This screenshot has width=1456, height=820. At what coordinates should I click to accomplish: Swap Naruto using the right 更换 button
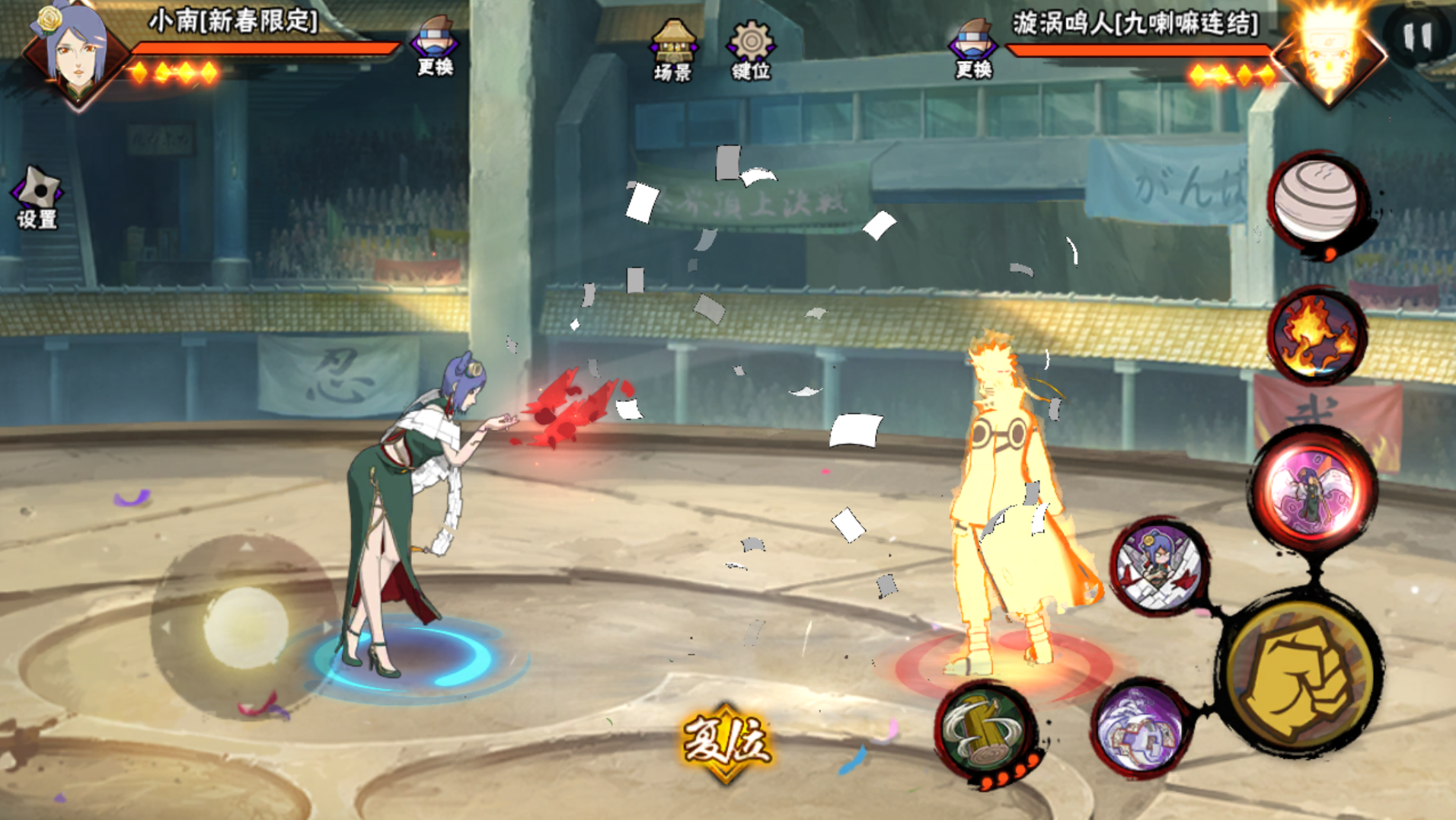974,49
